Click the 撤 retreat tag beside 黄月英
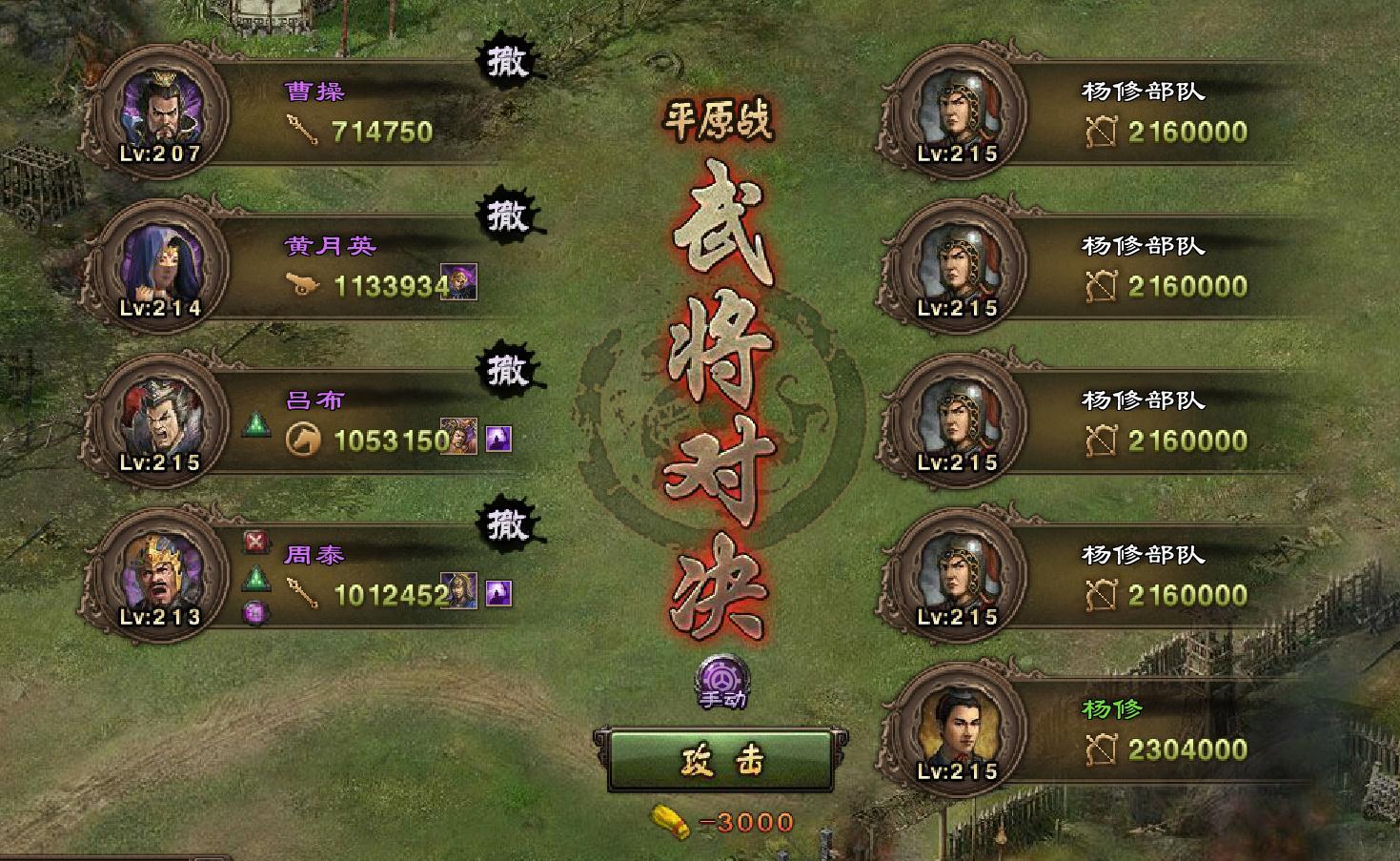 tap(508, 217)
